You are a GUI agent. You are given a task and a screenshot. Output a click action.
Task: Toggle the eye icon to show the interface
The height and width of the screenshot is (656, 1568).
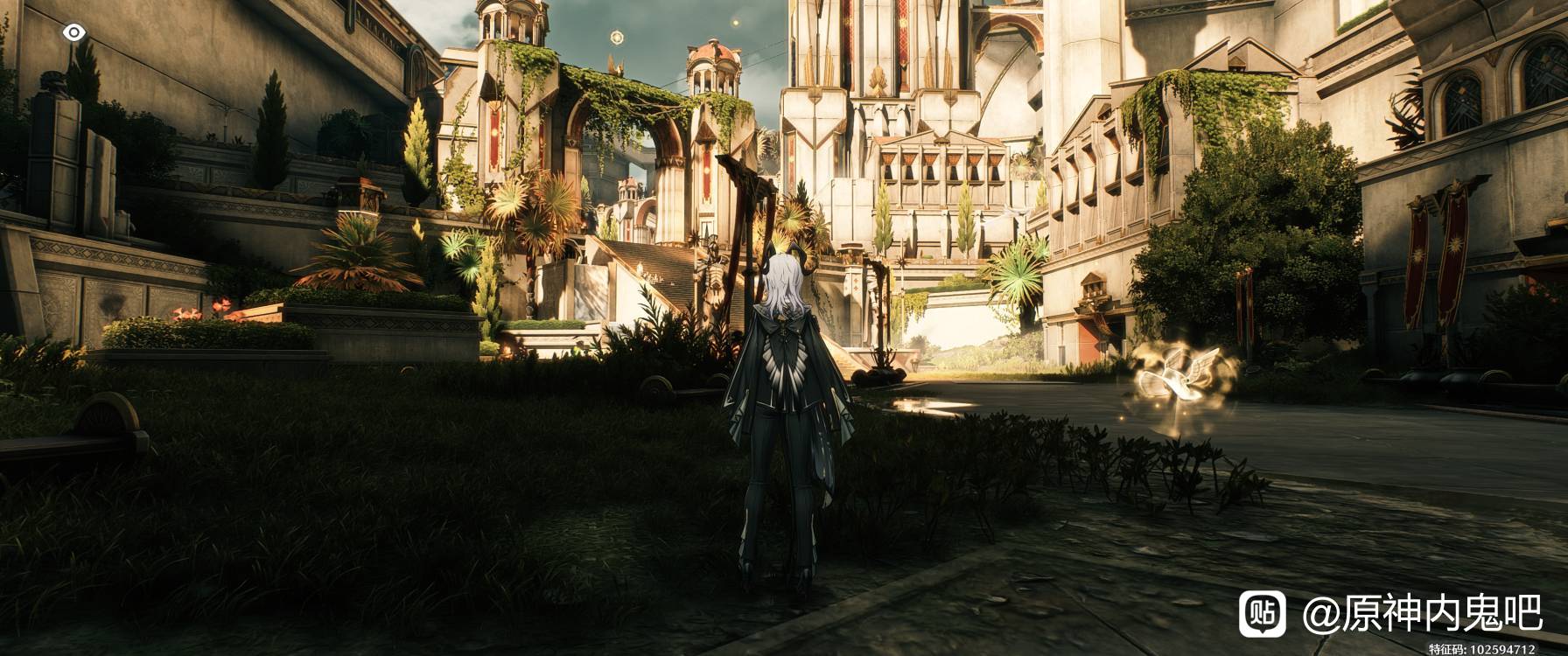point(74,33)
